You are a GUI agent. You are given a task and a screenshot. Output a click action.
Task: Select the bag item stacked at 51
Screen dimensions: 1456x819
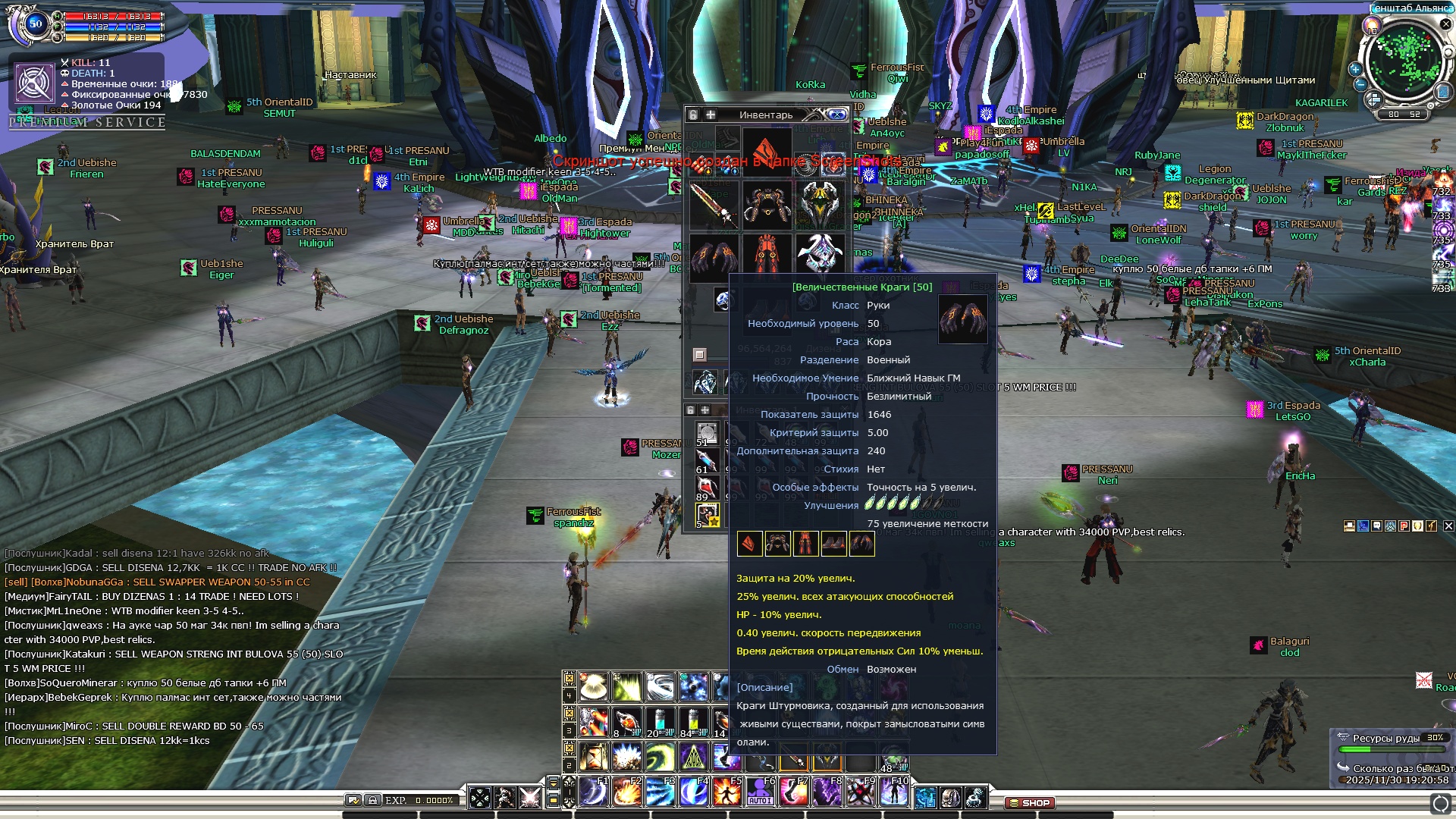coord(707,435)
